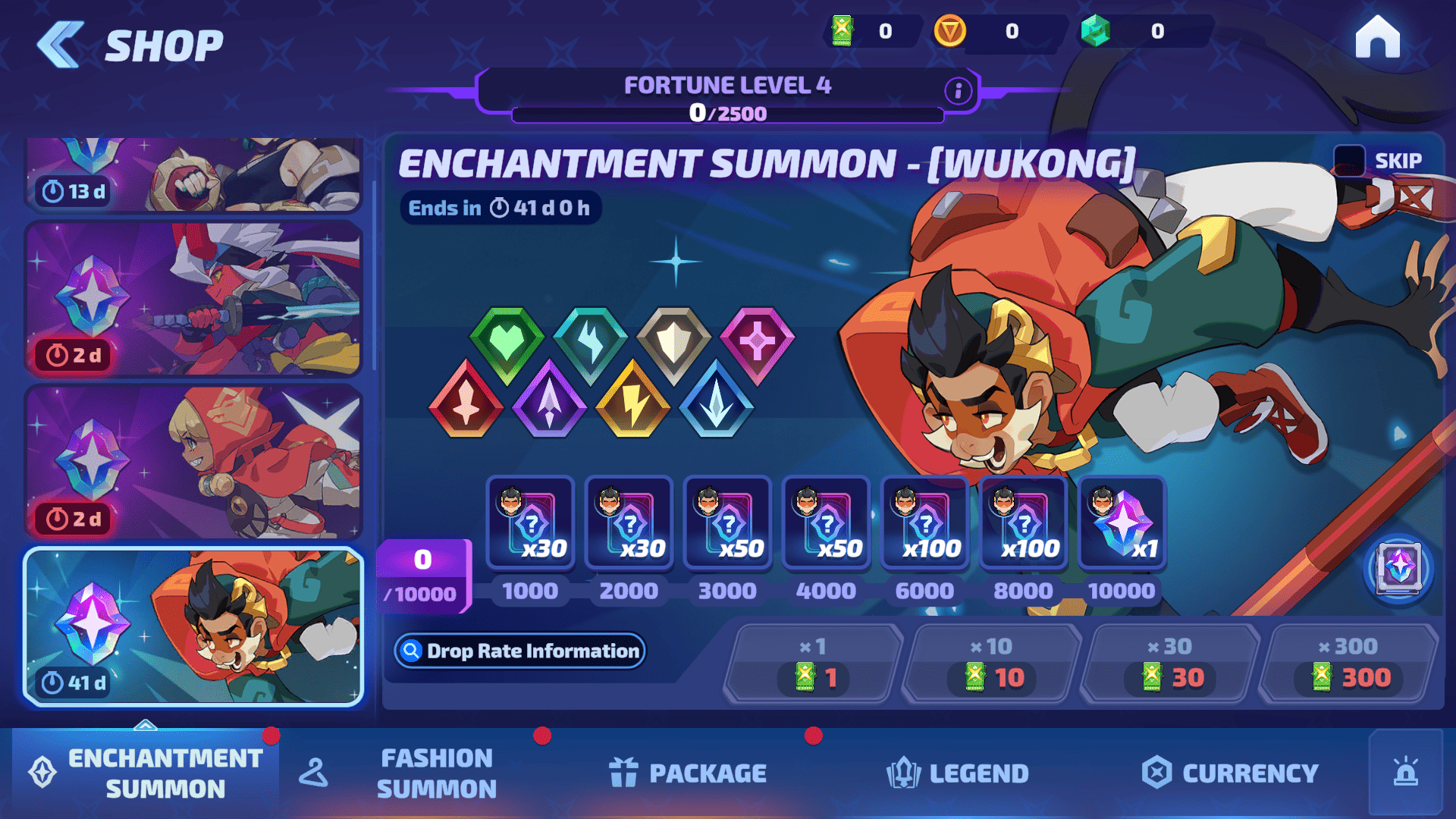This screenshot has height=819, width=1456.
Task: Pick the red masked swordsman banner
Action: [x=194, y=298]
